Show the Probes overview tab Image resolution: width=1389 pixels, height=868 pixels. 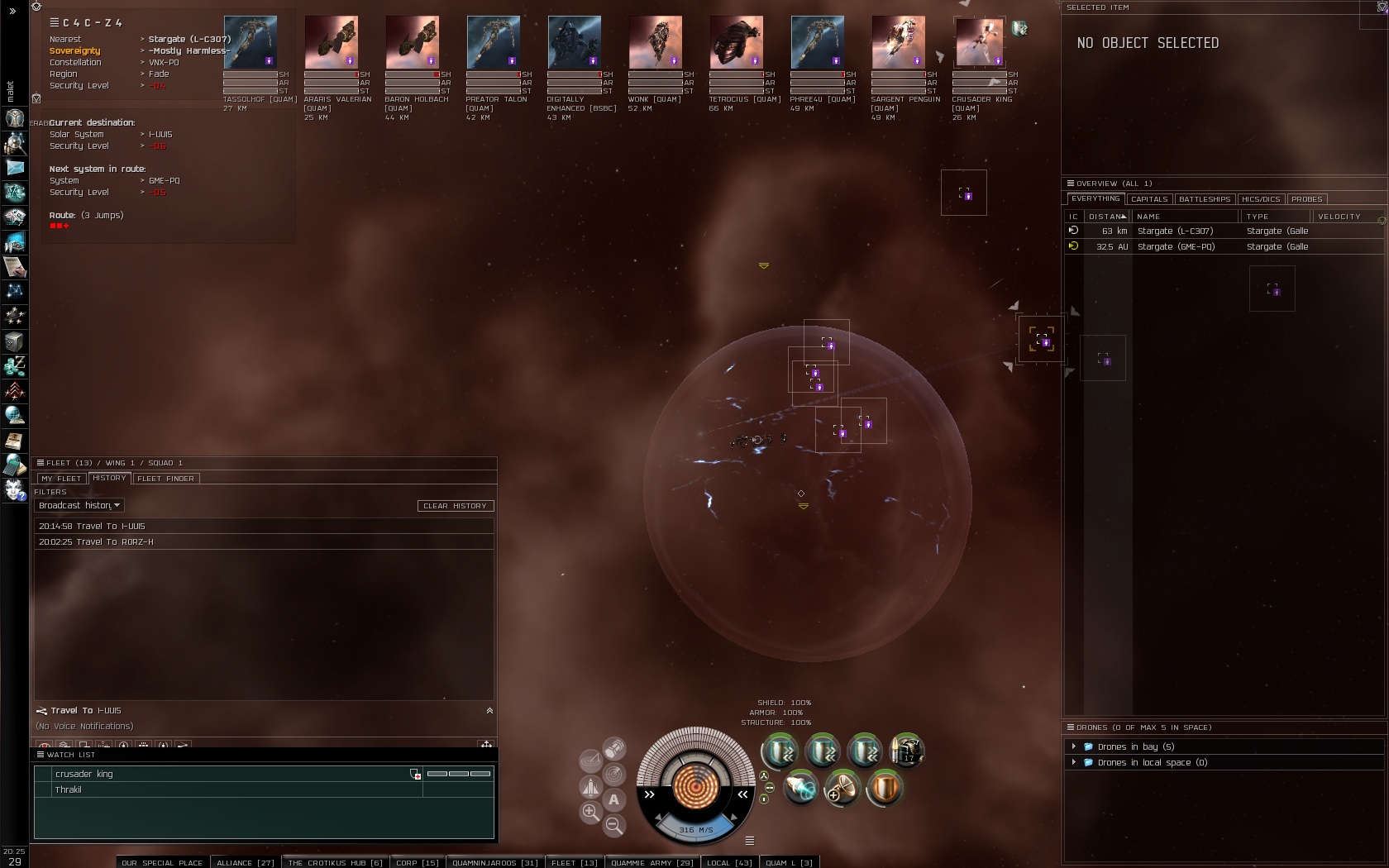(x=1306, y=199)
